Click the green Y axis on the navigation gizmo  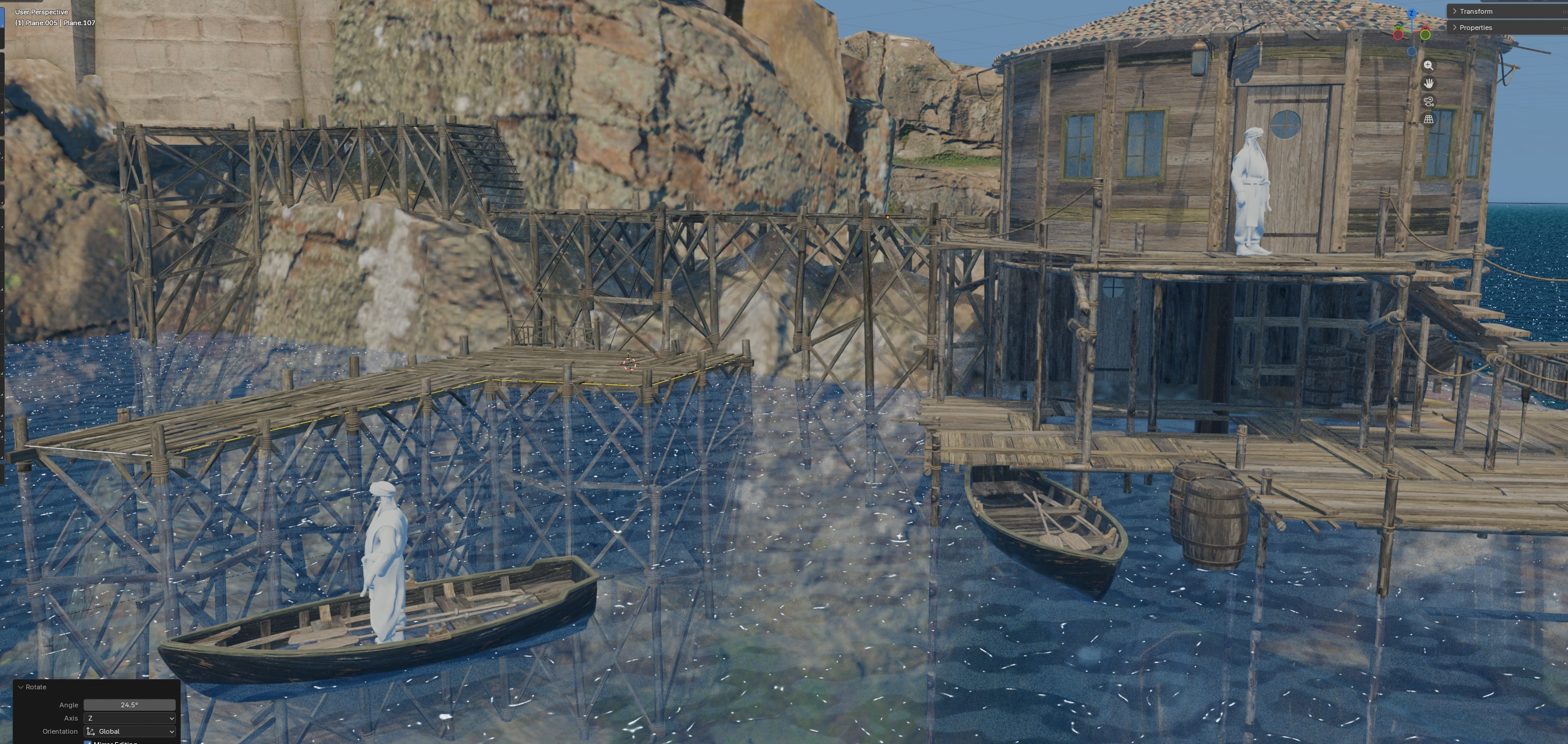1426,35
